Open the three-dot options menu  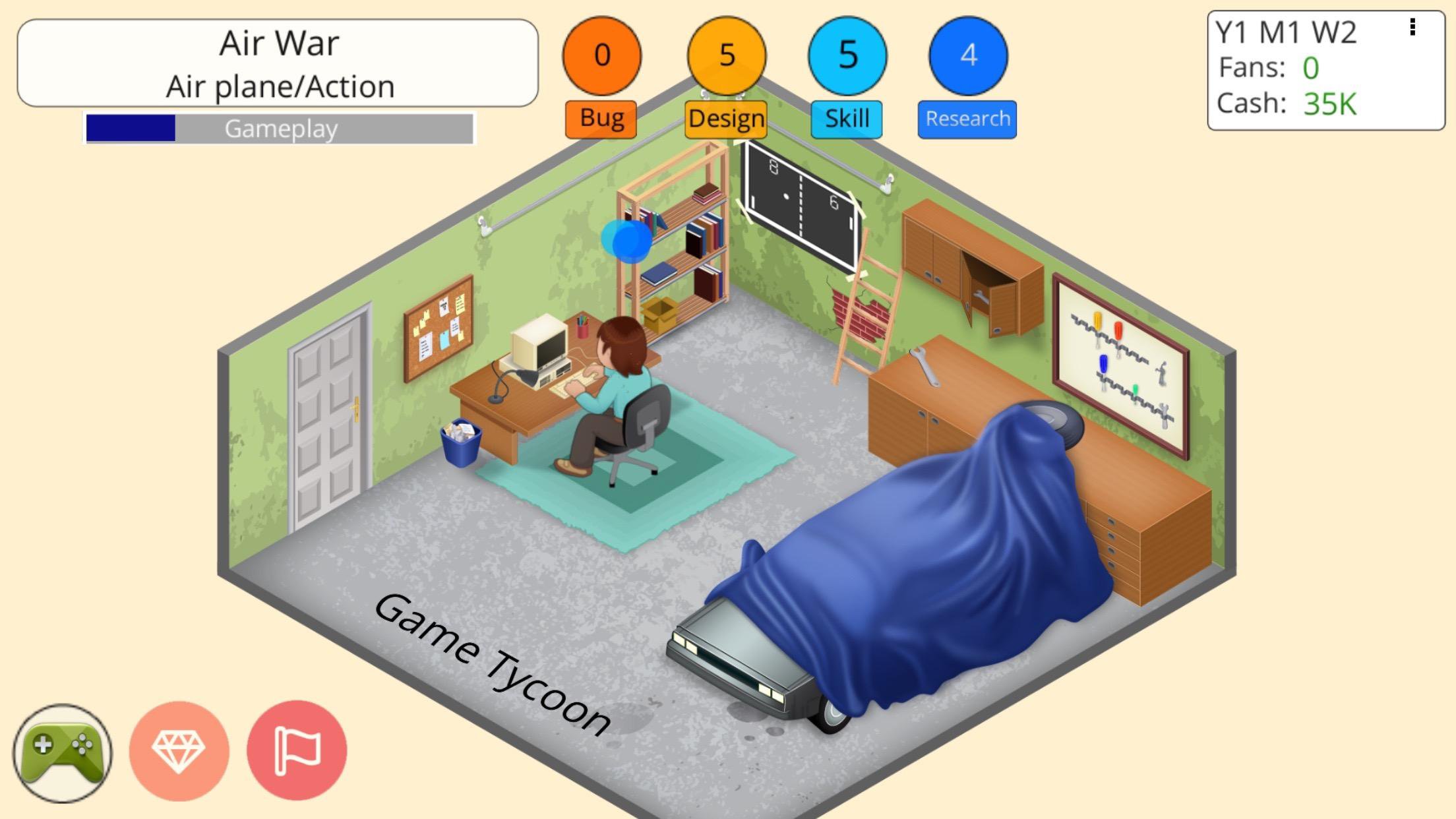point(1412,27)
